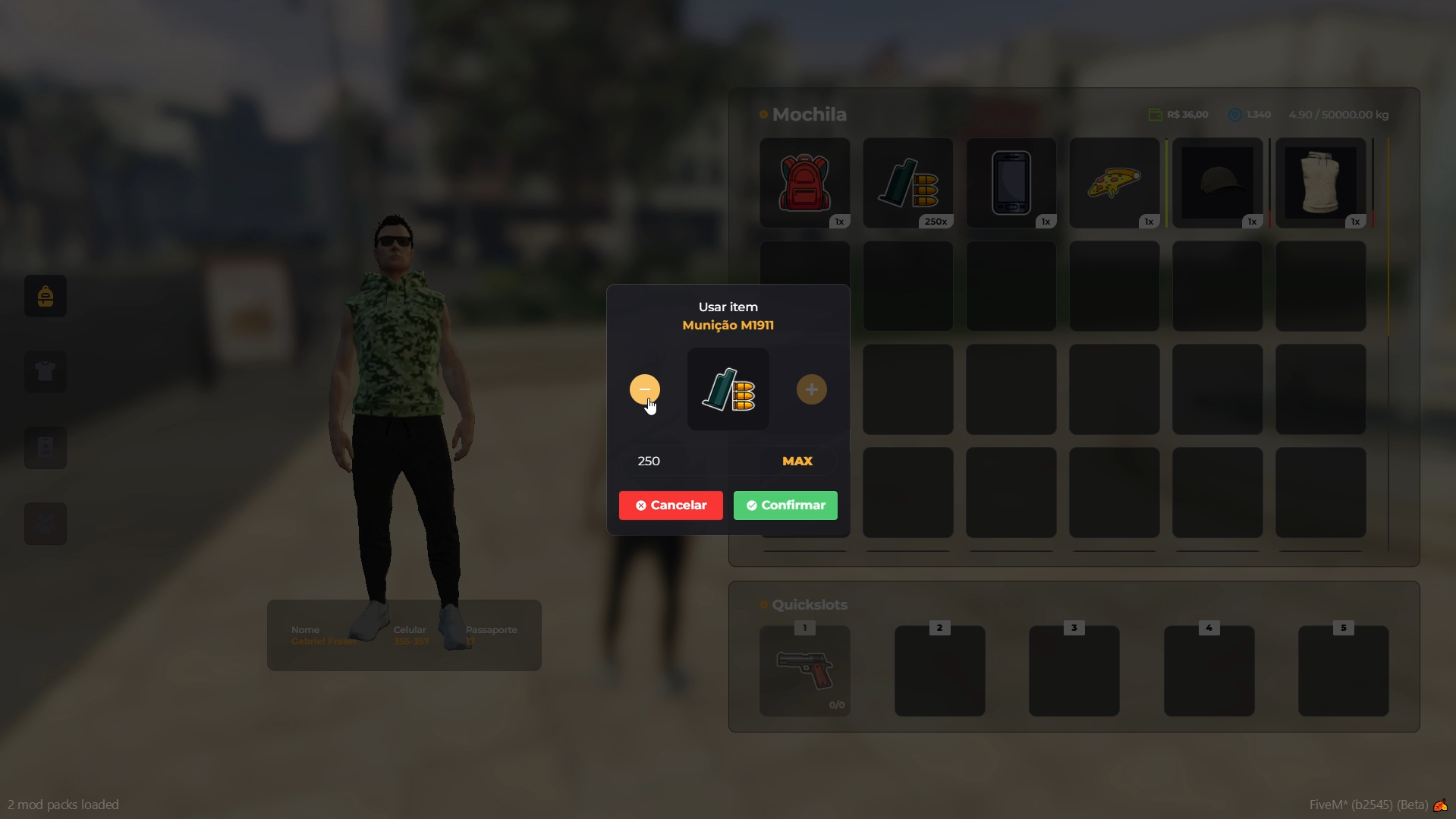Select the cellphone item in the backpack
Image resolution: width=1456 pixels, height=819 pixels.
tap(1011, 182)
